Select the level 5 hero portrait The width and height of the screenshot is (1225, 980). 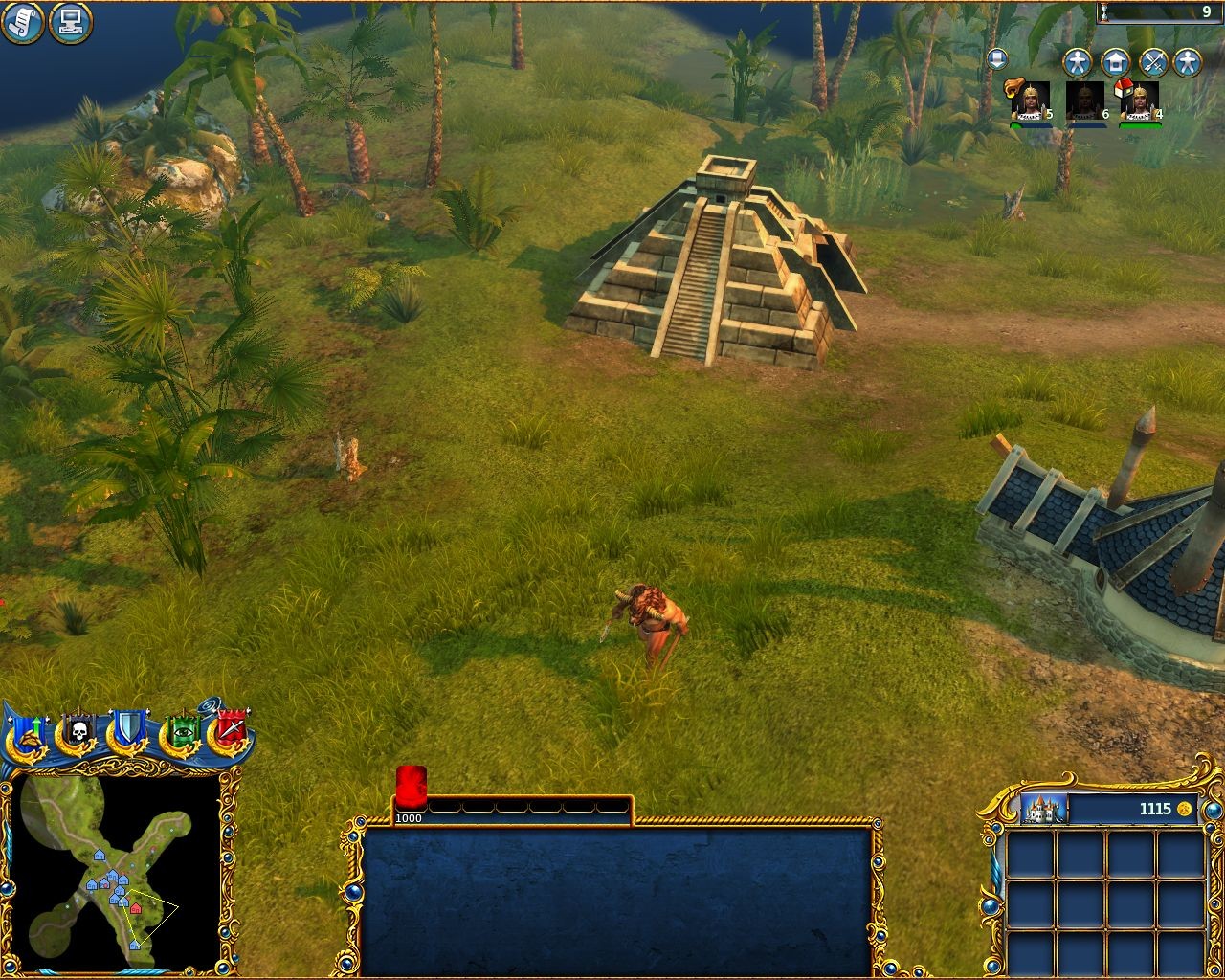pyautogui.click(x=1031, y=100)
